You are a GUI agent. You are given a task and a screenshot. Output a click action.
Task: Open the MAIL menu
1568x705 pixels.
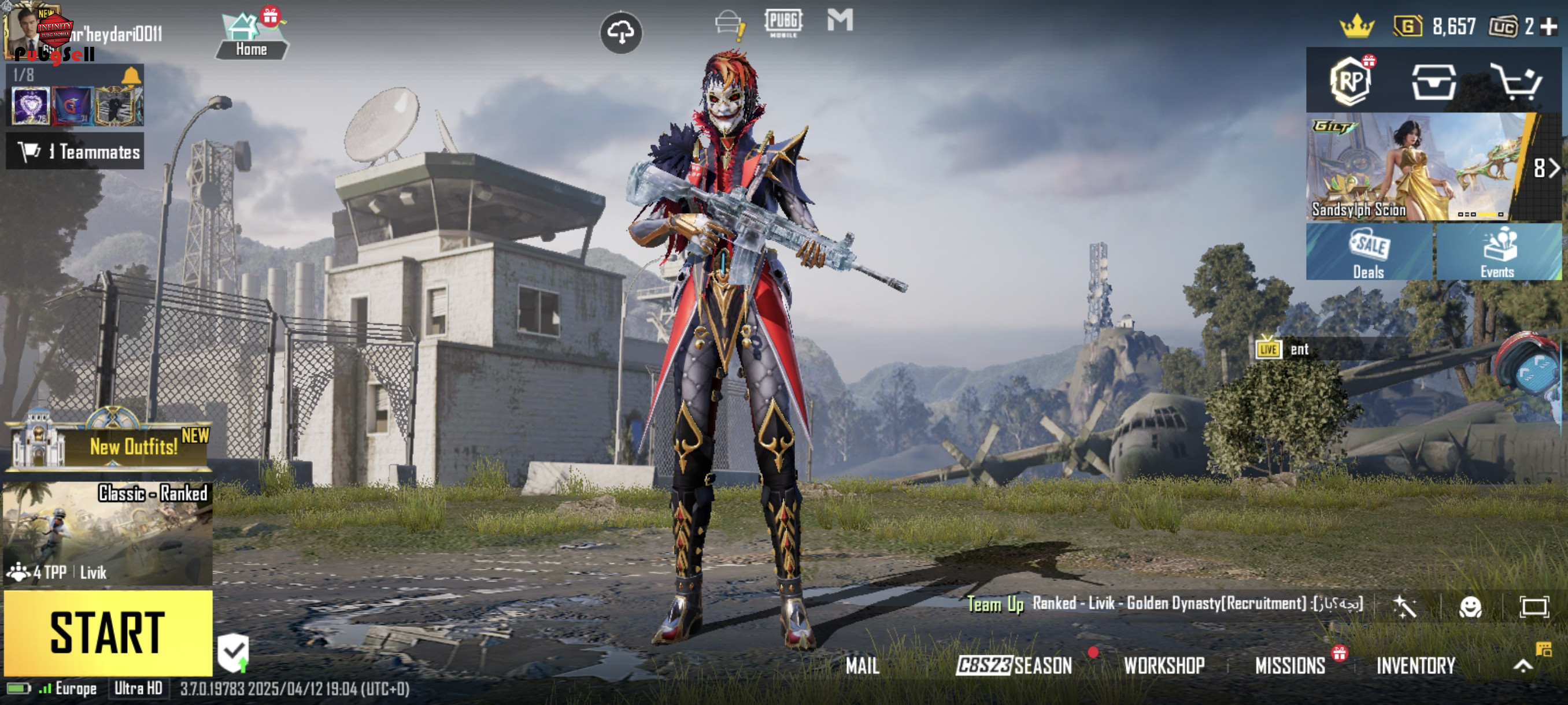click(863, 666)
